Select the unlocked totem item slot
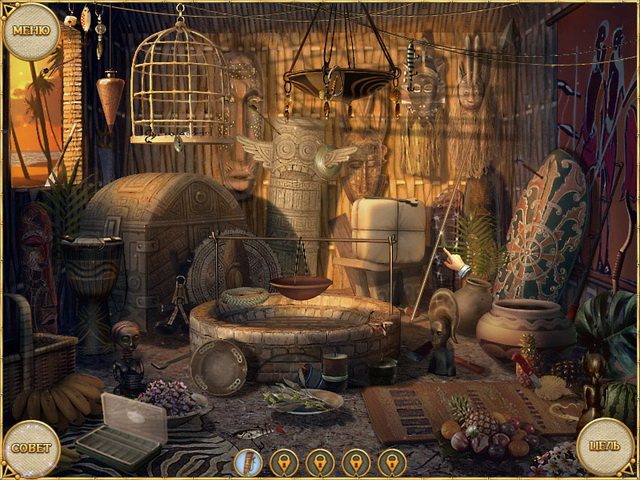 [247, 462]
